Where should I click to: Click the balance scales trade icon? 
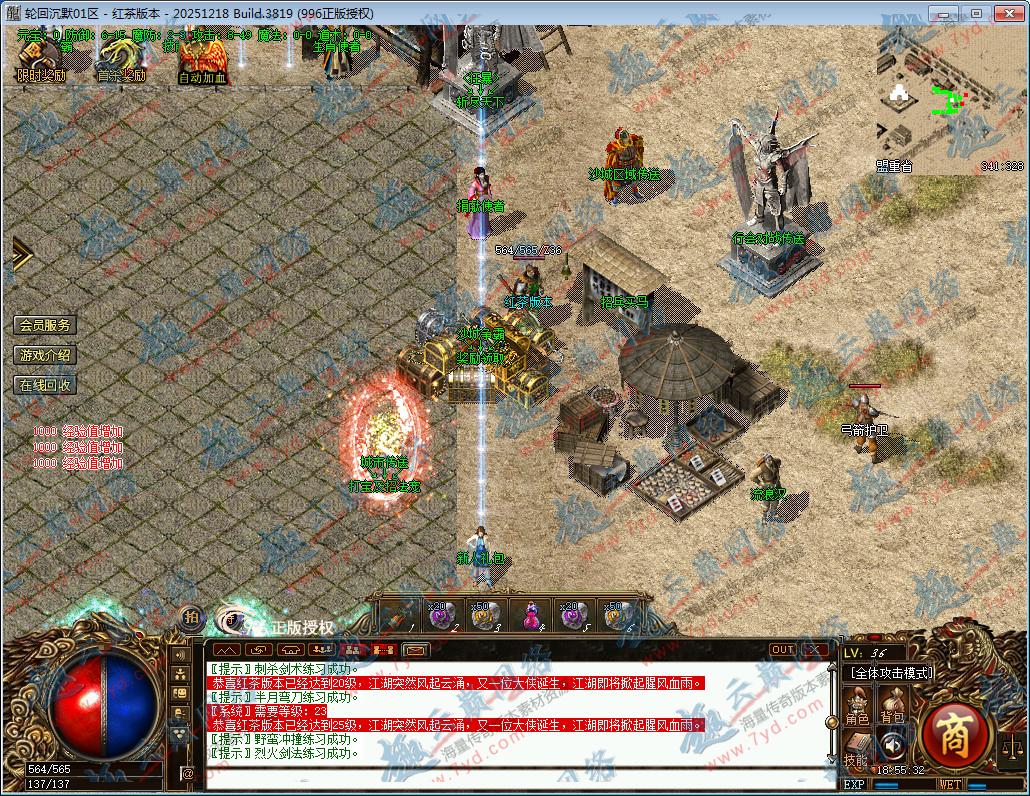tap(1012, 744)
